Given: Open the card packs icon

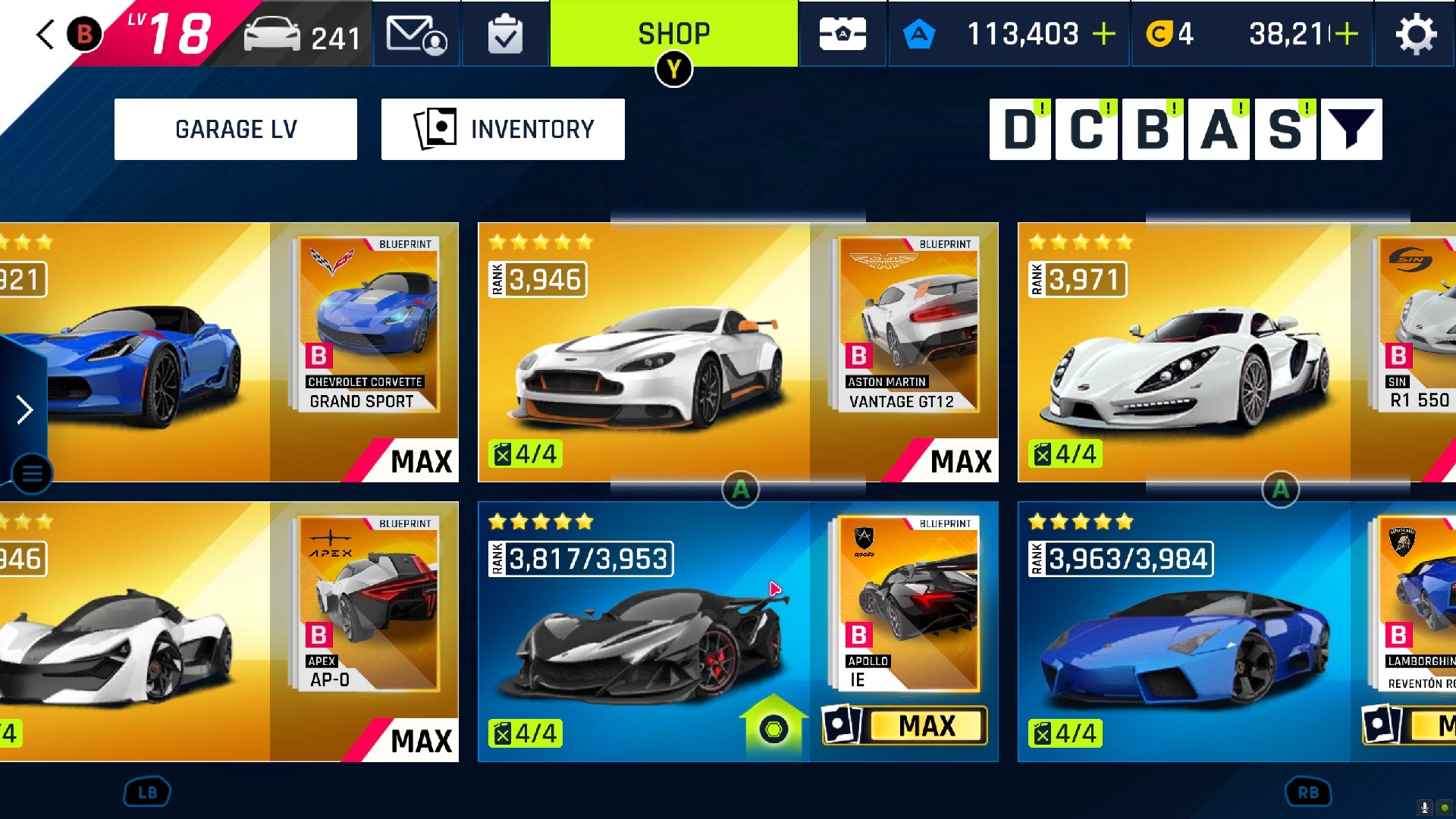Looking at the screenshot, I should (843, 34).
